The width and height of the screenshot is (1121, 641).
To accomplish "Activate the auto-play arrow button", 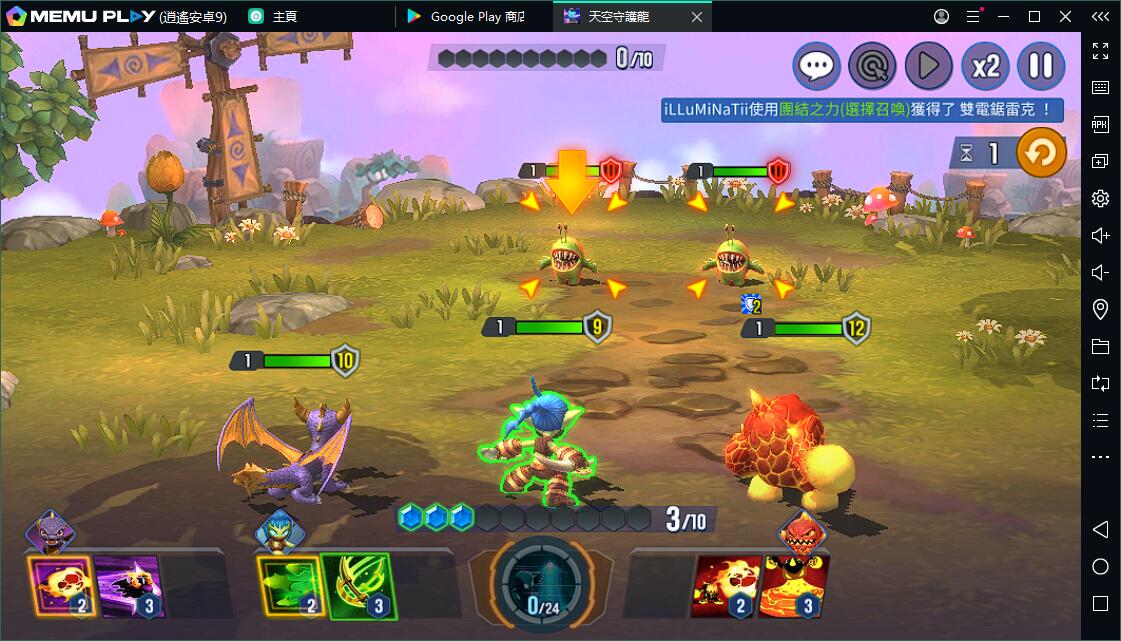I will click(x=928, y=66).
